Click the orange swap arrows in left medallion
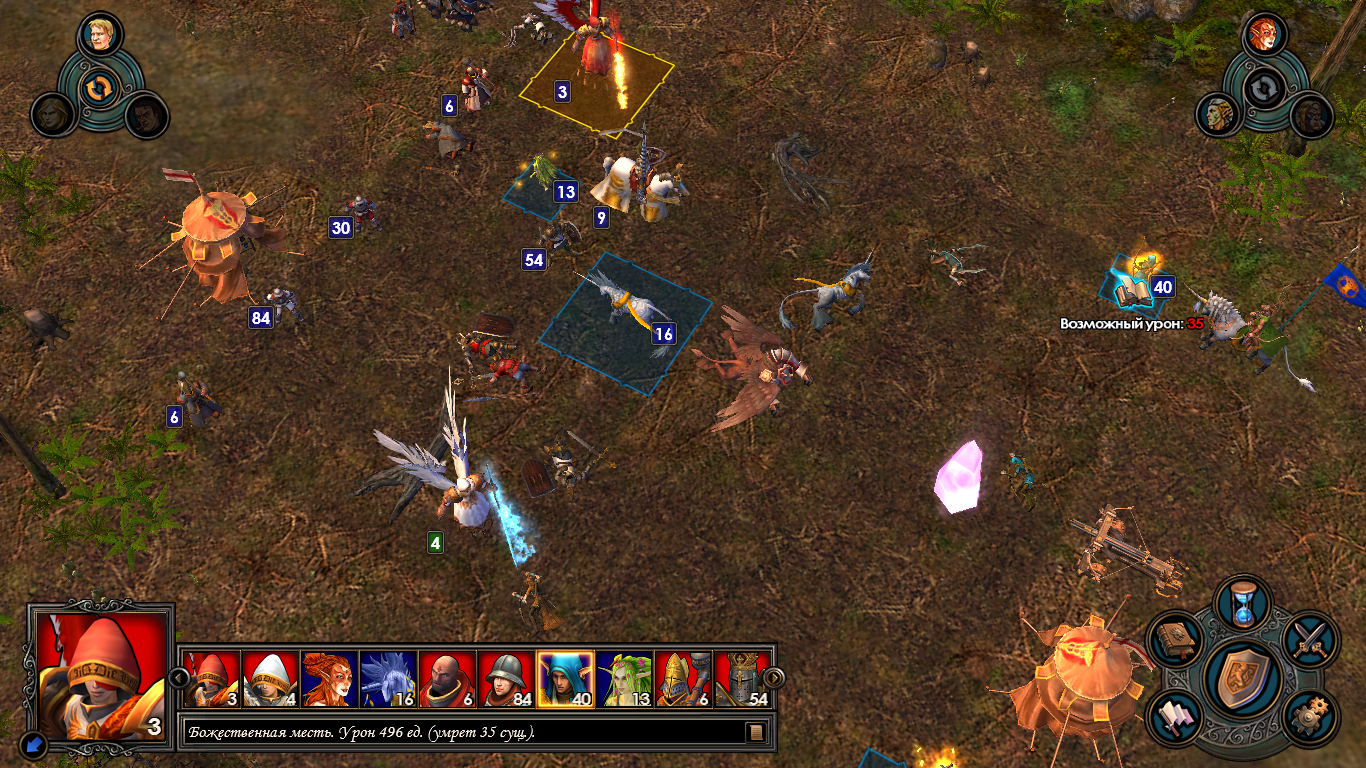 tap(98, 88)
